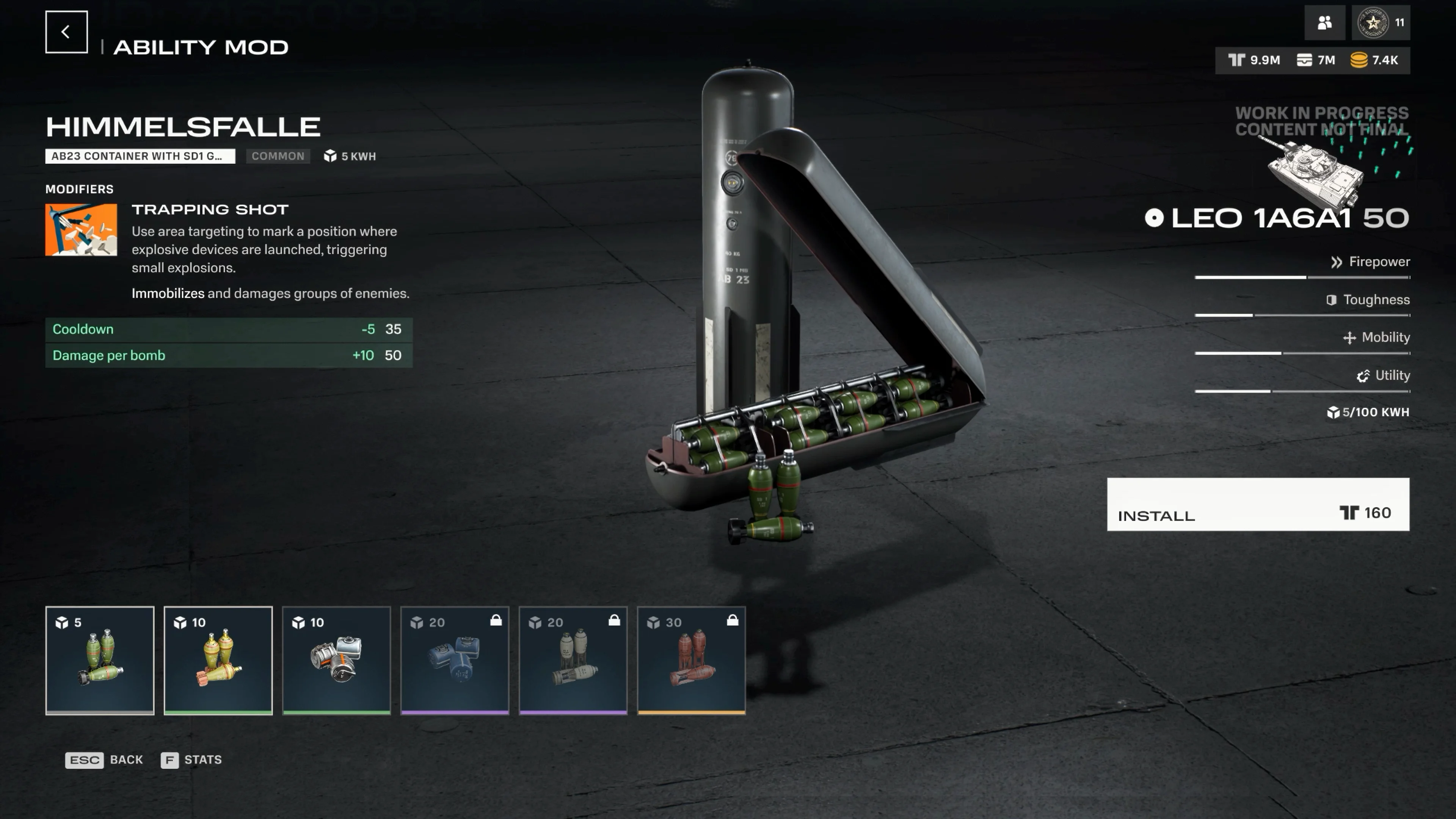The height and width of the screenshot is (819, 1456).
Task: Click BACK next to the ESC key prompt
Action: [x=126, y=759]
